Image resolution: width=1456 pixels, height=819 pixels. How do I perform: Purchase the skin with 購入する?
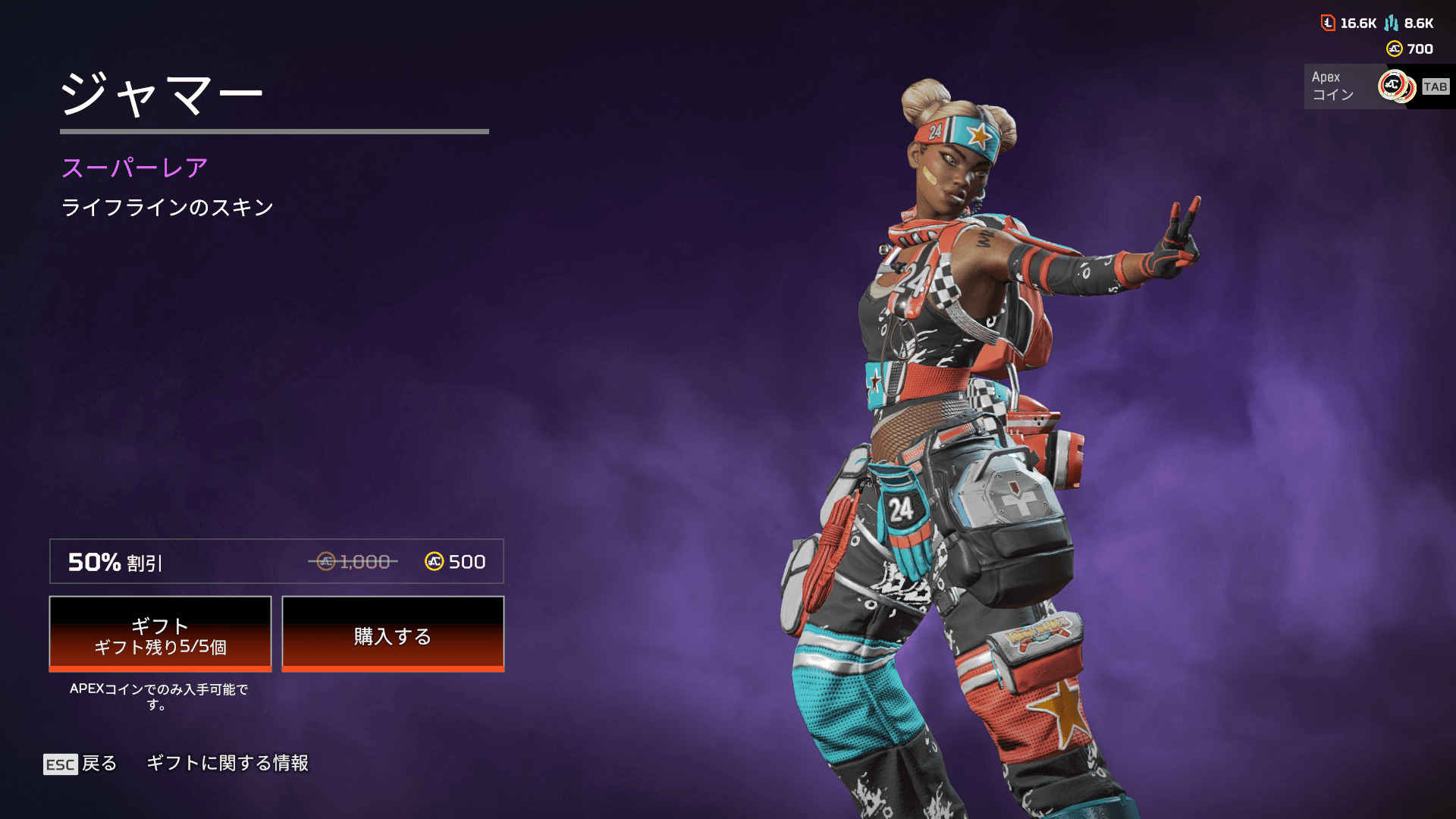coord(393,634)
